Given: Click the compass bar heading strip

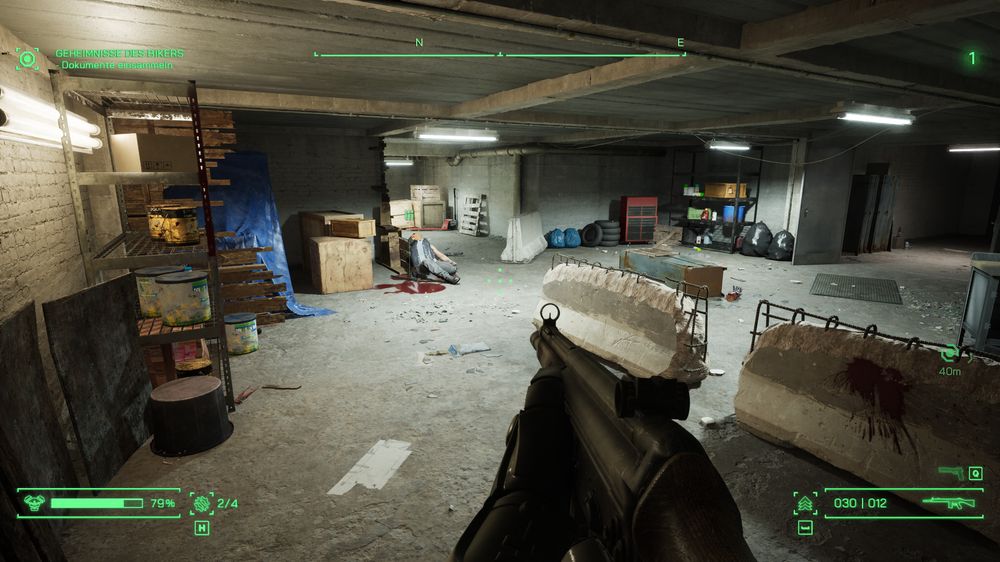Looking at the screenshot, I should (x=500, y=54).
